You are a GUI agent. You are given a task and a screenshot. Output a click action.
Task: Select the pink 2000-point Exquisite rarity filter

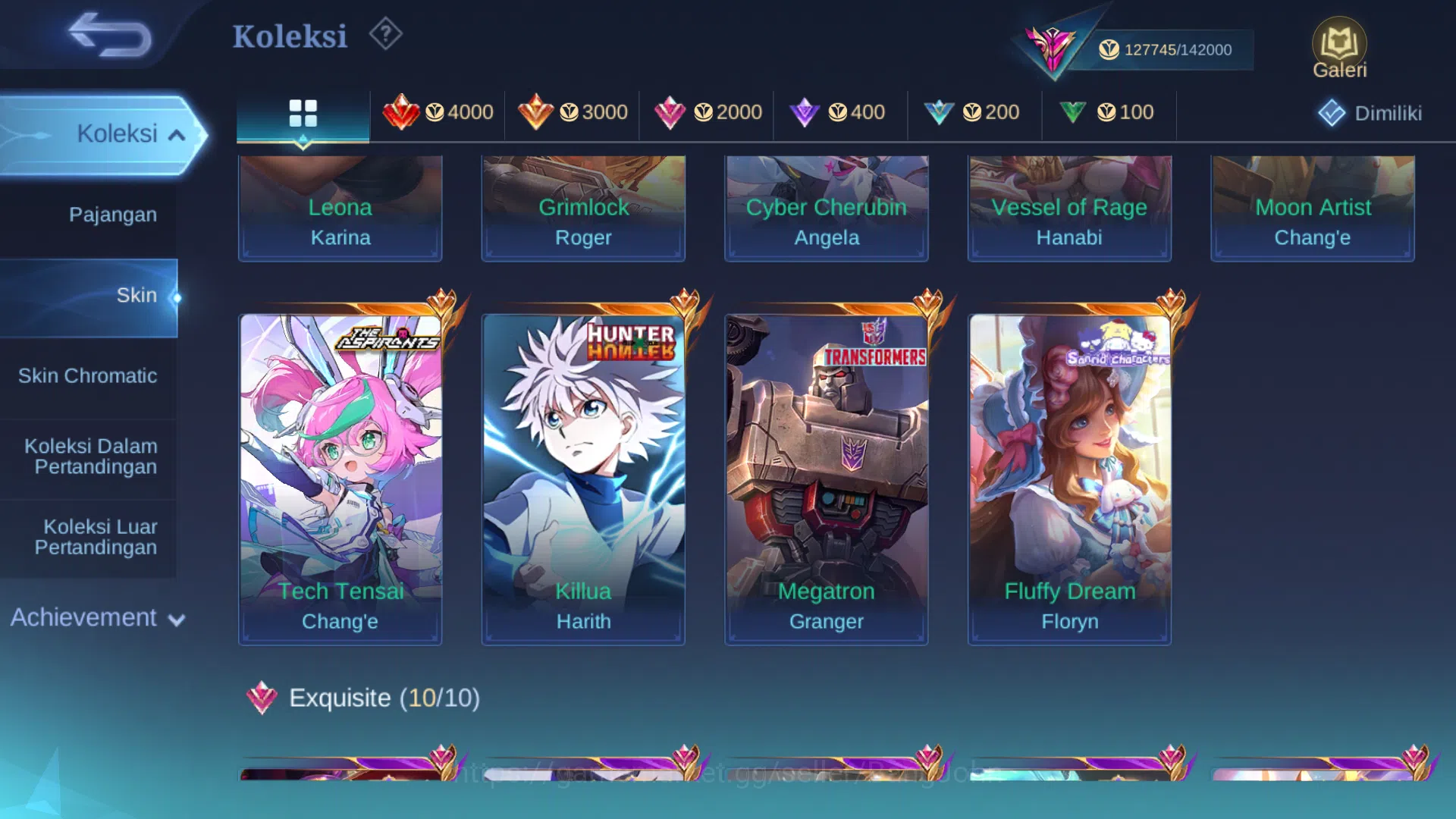tap(705, 112)
